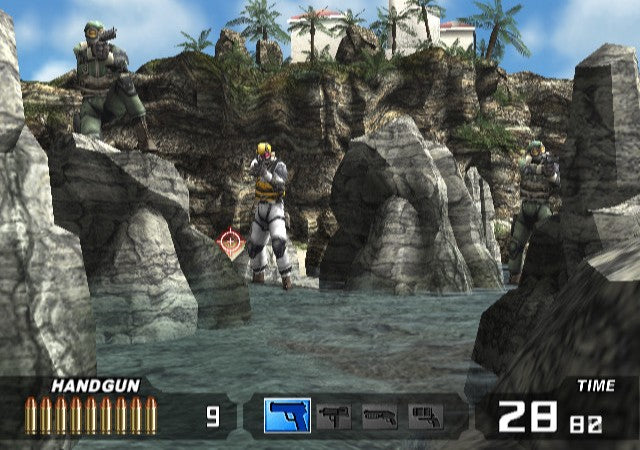The width and height of the screenshot is (640, 450).
Task: Switch to the machine gun weapon
Action: (x=333, y=415)
